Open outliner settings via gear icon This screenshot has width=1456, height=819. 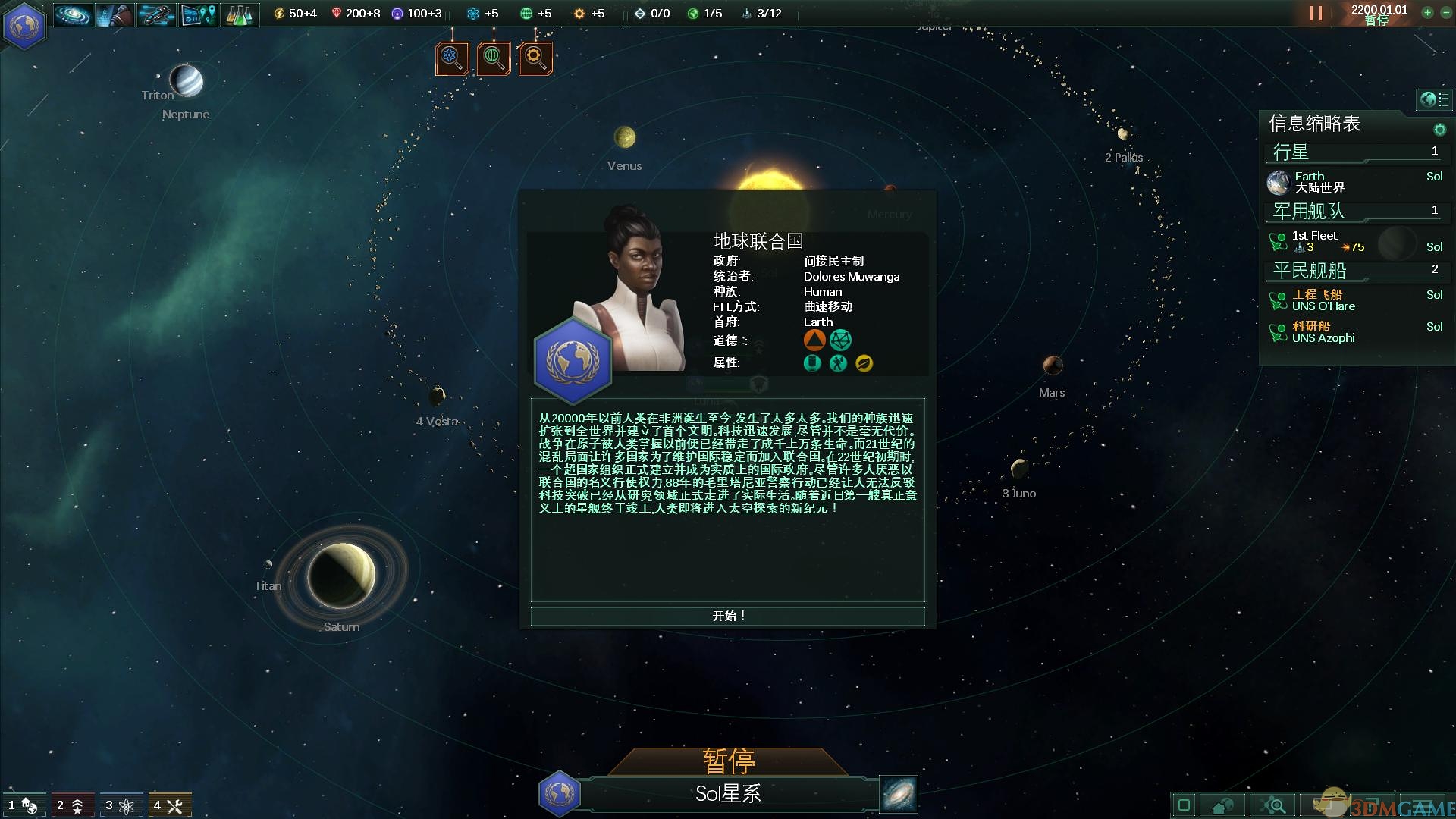[x=1439, y=129]
